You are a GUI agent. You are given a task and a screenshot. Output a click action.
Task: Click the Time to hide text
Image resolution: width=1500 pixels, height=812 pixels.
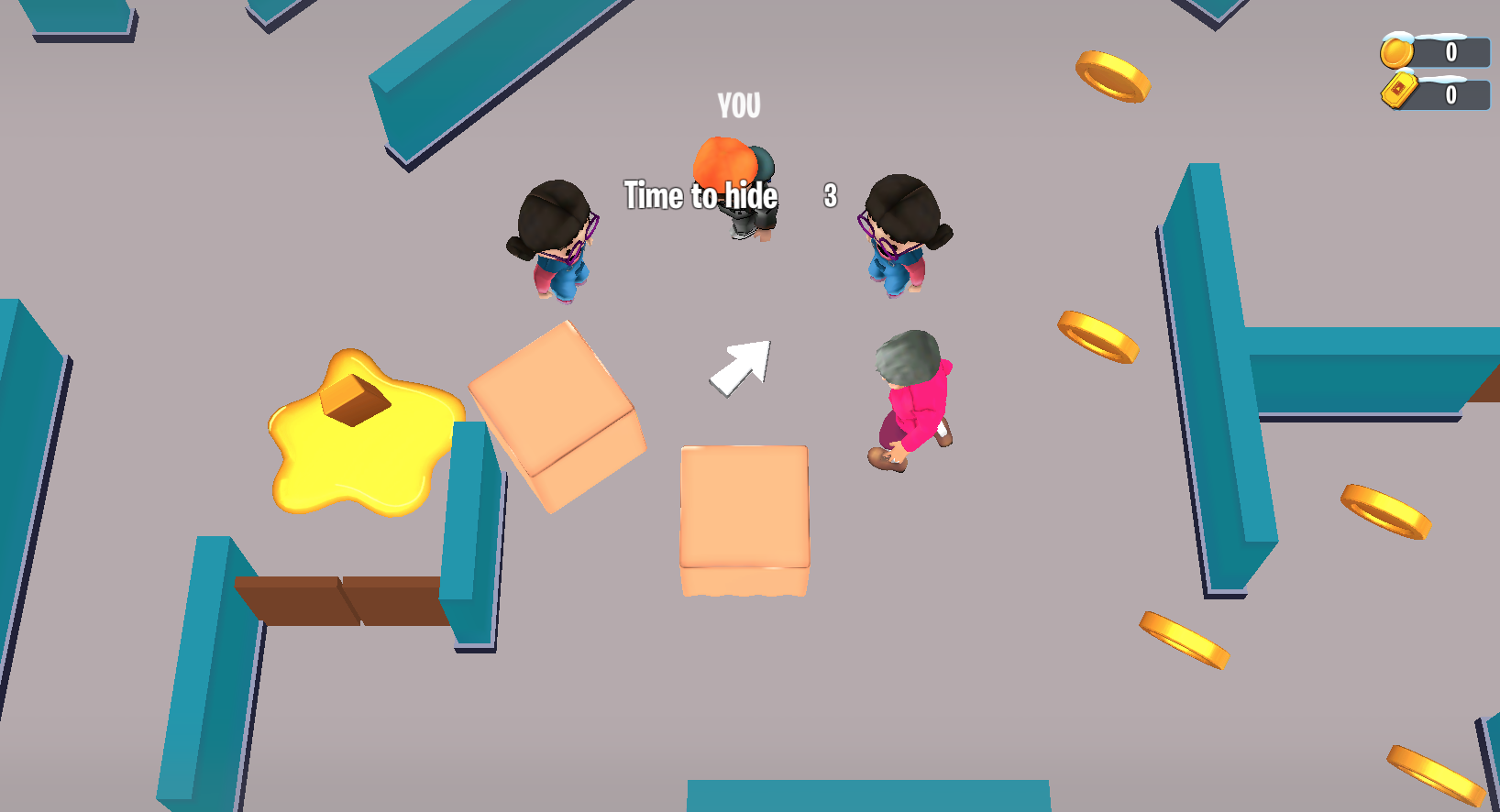pos(701,195)
